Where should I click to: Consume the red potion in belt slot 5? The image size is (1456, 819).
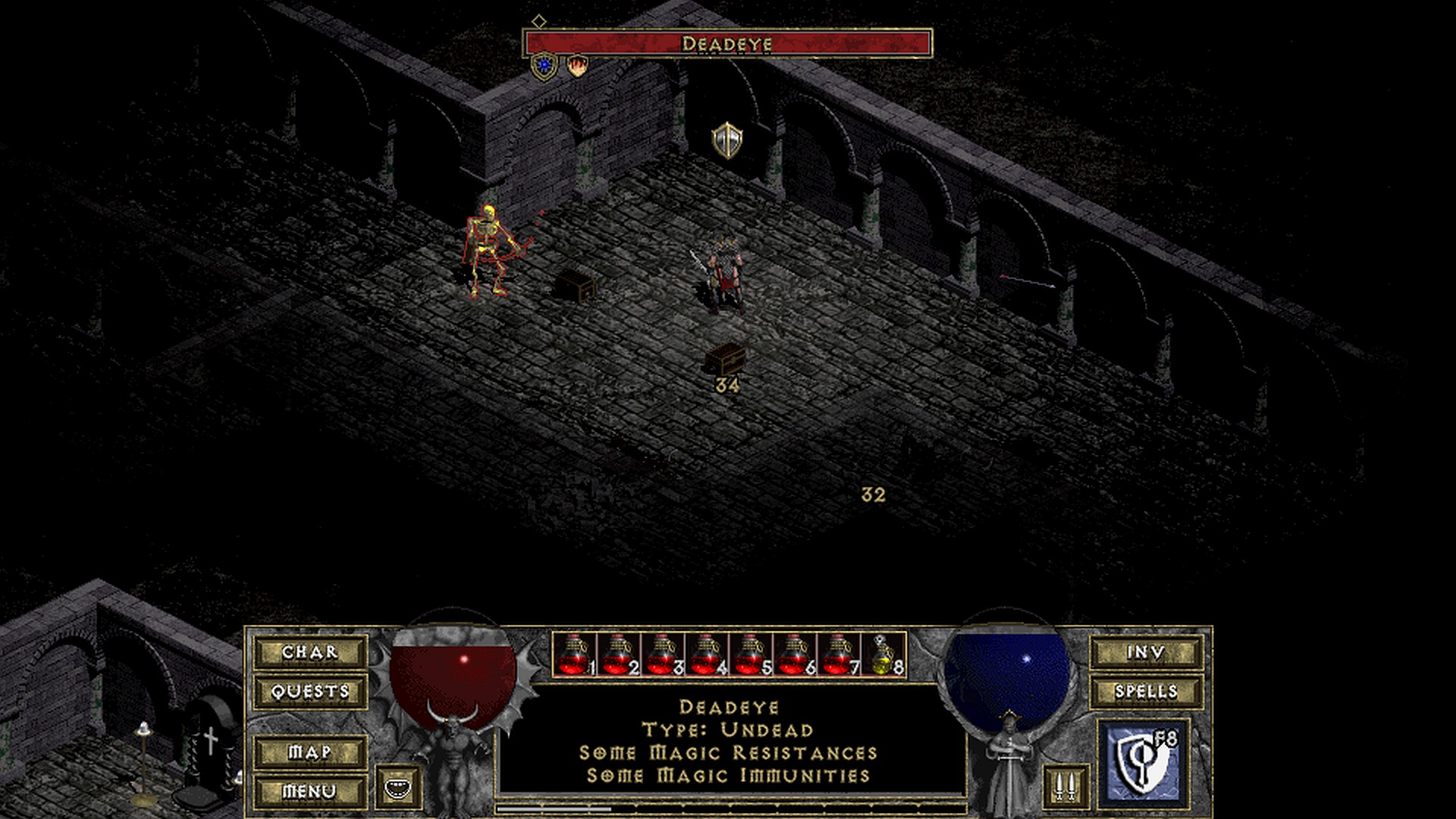pyautogui.click(x=751, y=654)
